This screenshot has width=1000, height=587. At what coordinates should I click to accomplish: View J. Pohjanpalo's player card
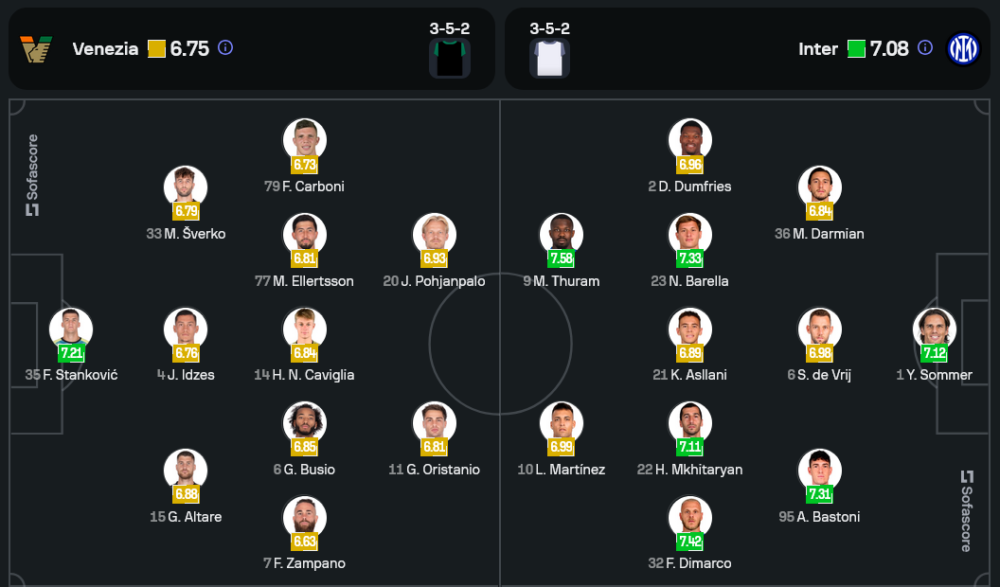click(x=434, y=236)
